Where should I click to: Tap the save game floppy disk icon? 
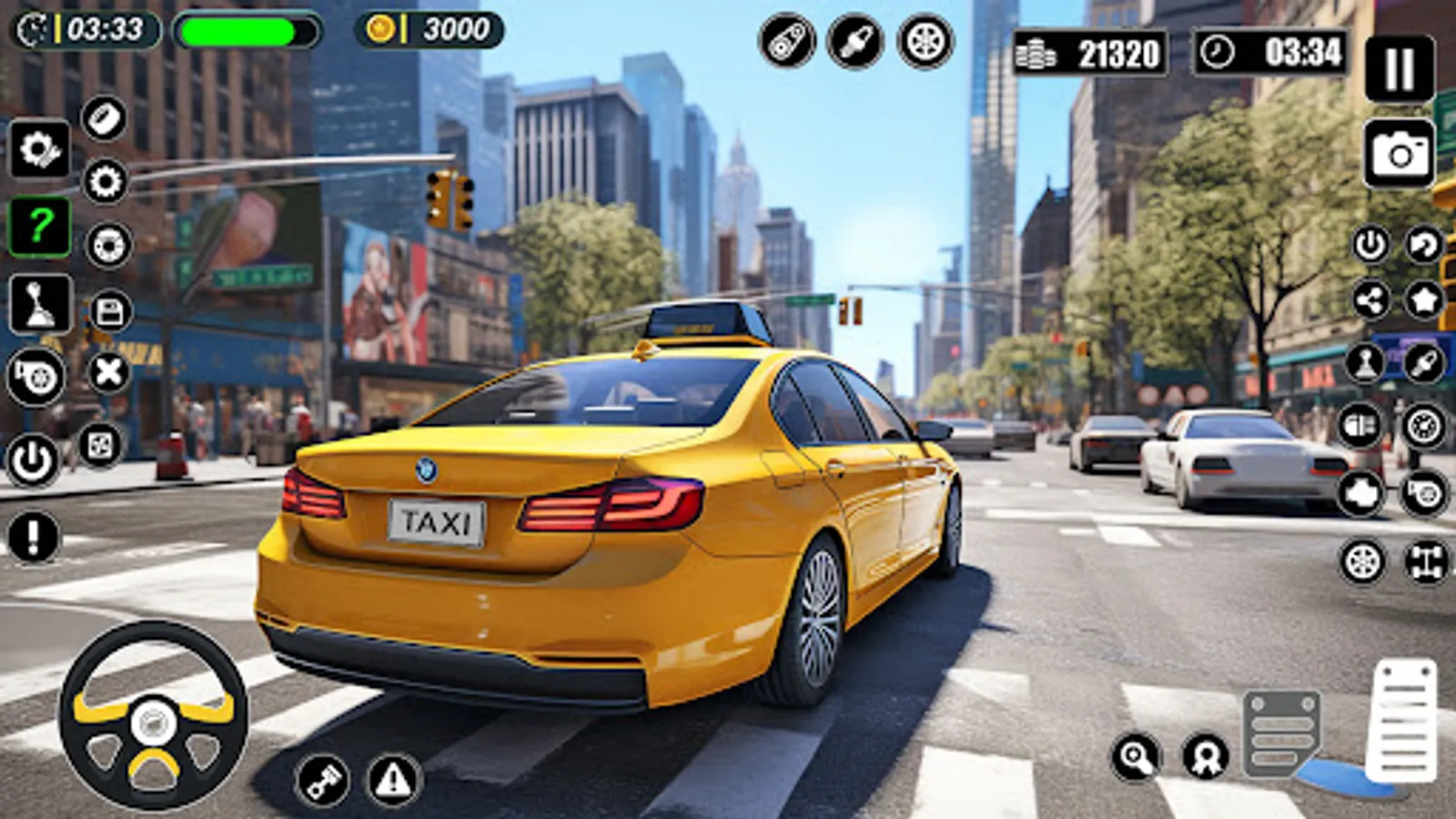coord(109,309)
